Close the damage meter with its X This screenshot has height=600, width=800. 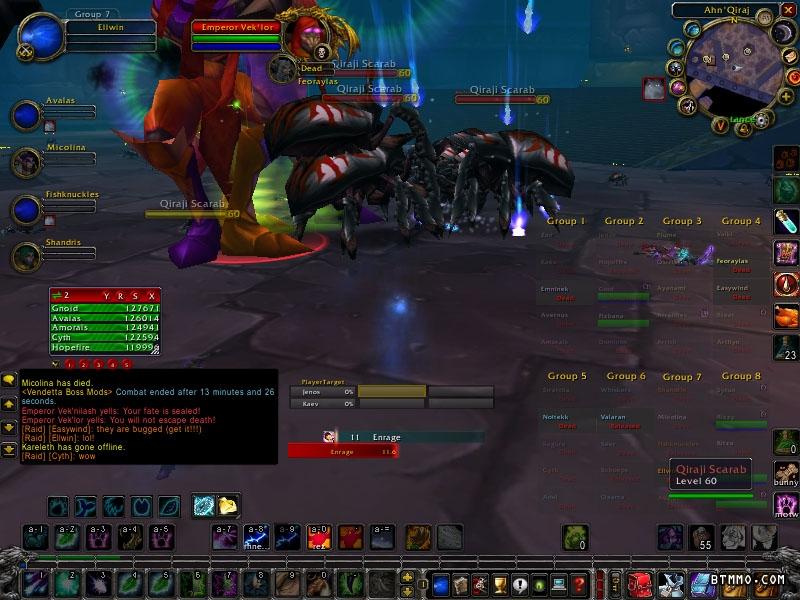tap(152, 296)
